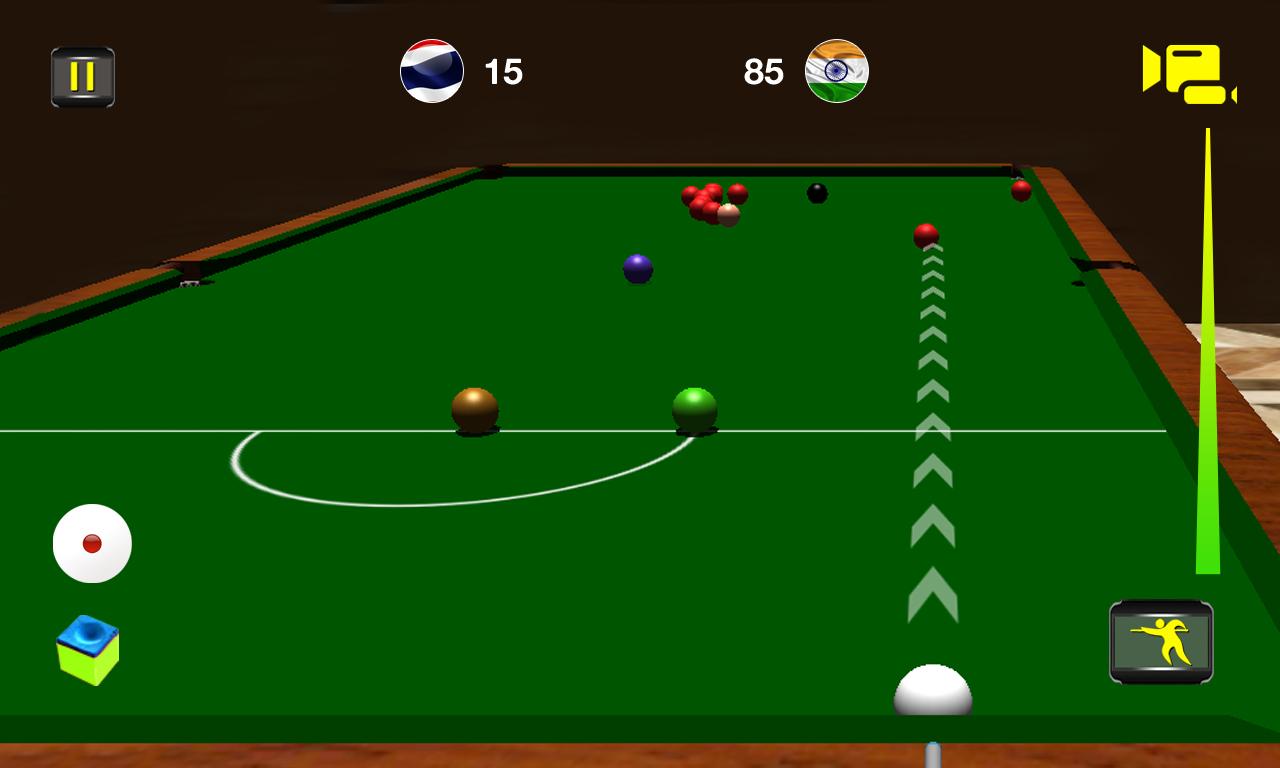This screenshot has height=768, width=1280.
Task: Select Thailand's score of 15
Action: point(505,71)
